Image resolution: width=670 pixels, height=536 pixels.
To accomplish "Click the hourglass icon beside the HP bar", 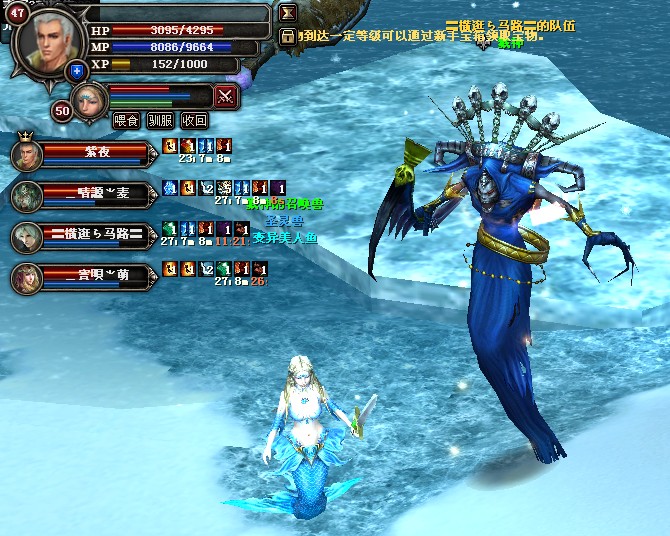I will tap(288, 14).
